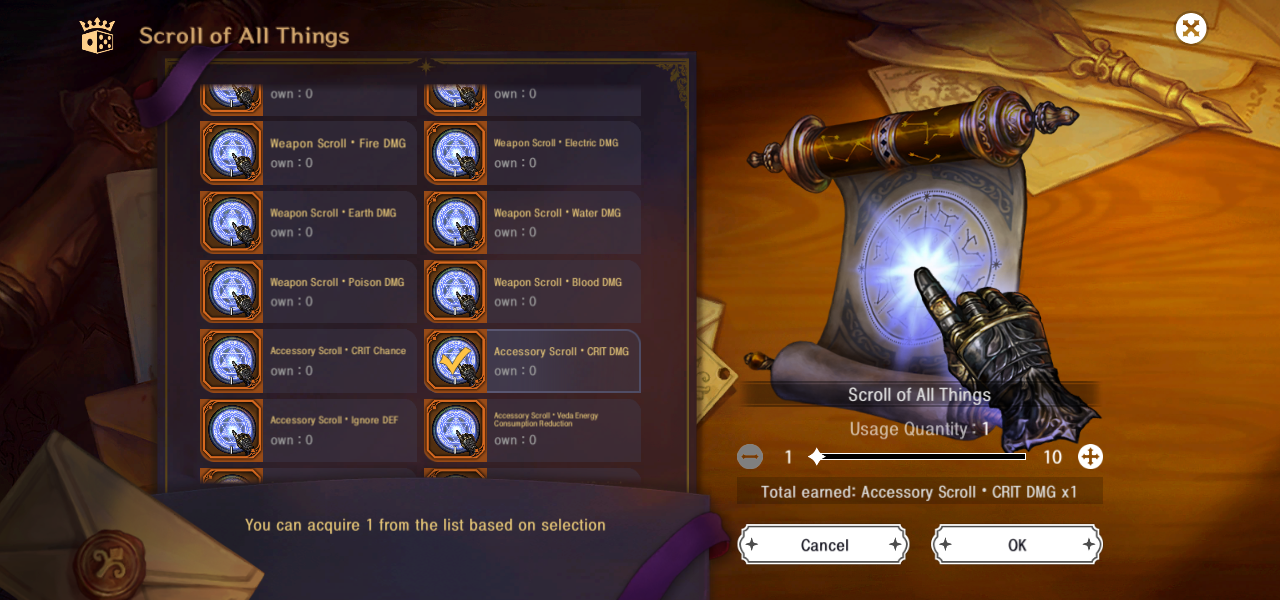Deselect the checked Accessory Scroll CRIT DMG
The image size is (1280, 600).
tap(532, 360)
